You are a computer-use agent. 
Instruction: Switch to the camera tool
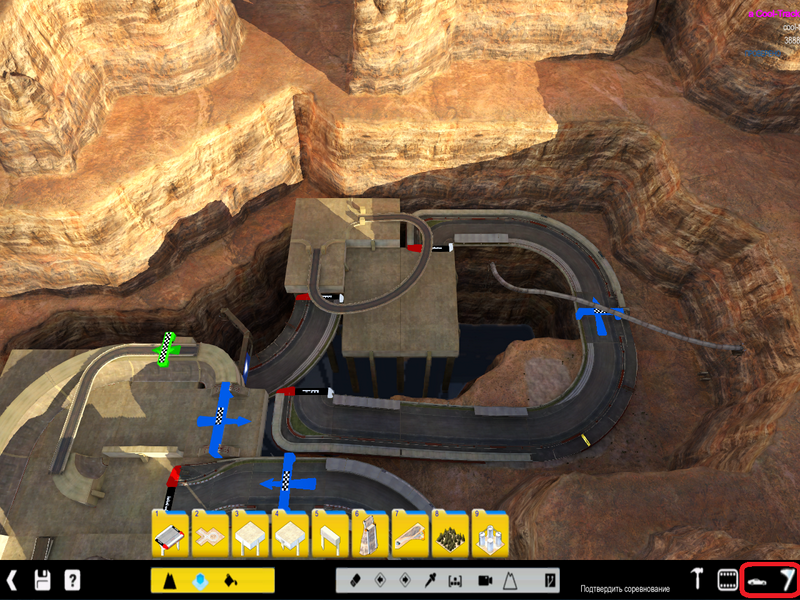click(485, 580)
